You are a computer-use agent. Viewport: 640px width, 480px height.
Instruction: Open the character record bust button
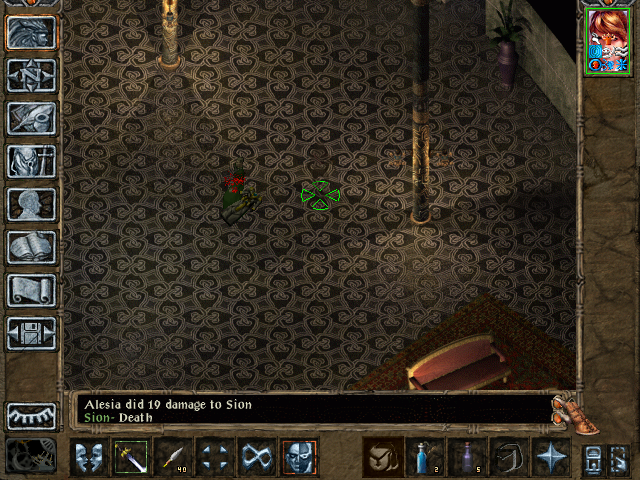point(31,204)
